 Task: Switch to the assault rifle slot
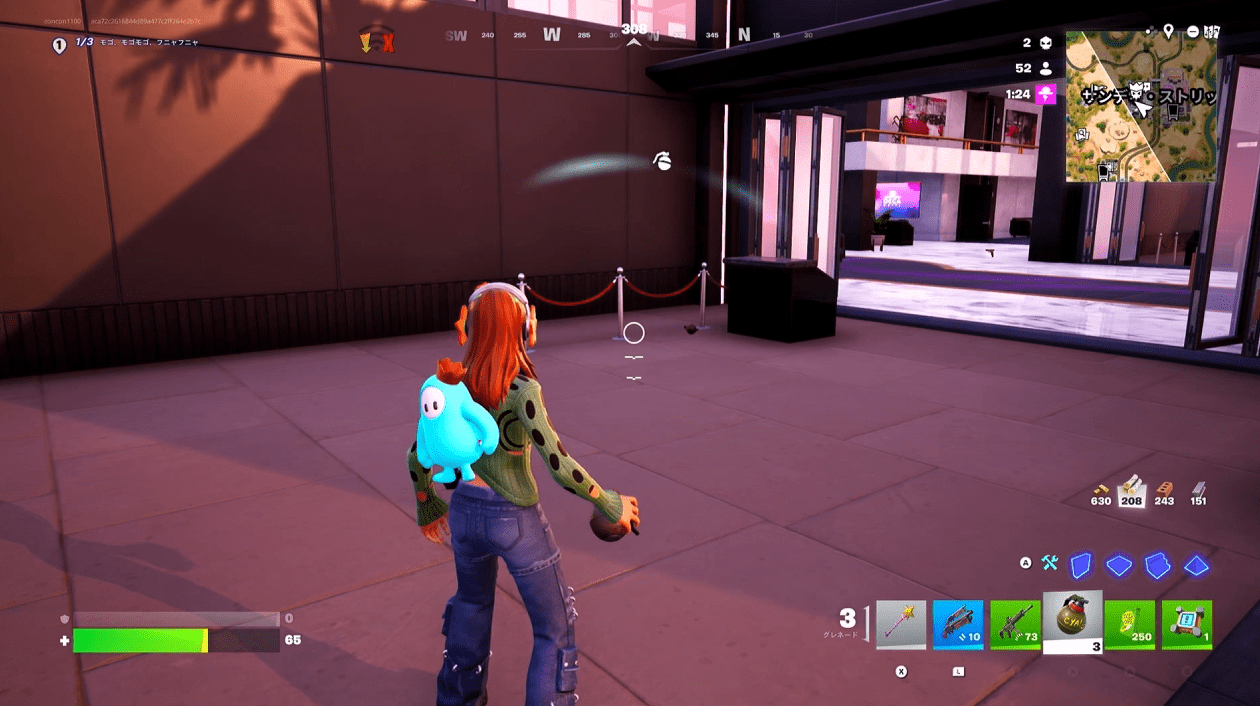(1016, 625)
